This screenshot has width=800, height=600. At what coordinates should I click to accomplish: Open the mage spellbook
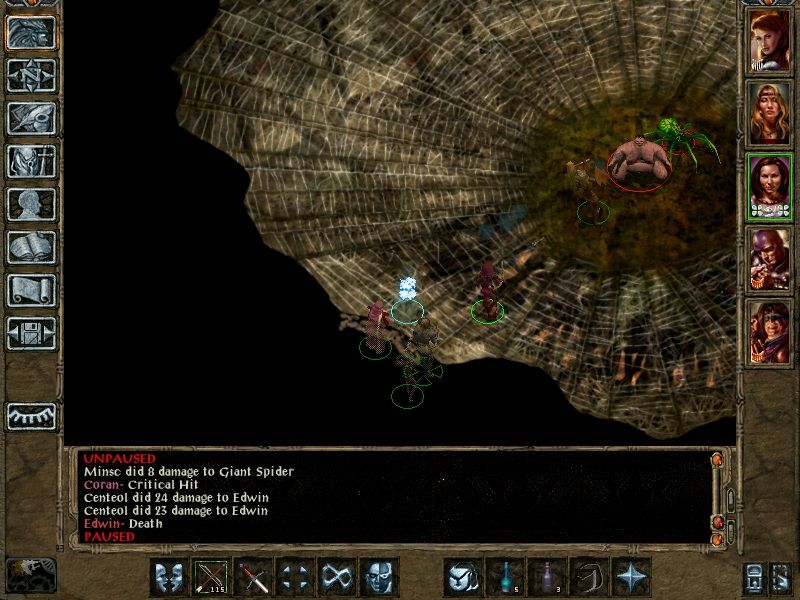tap(31, 247)
